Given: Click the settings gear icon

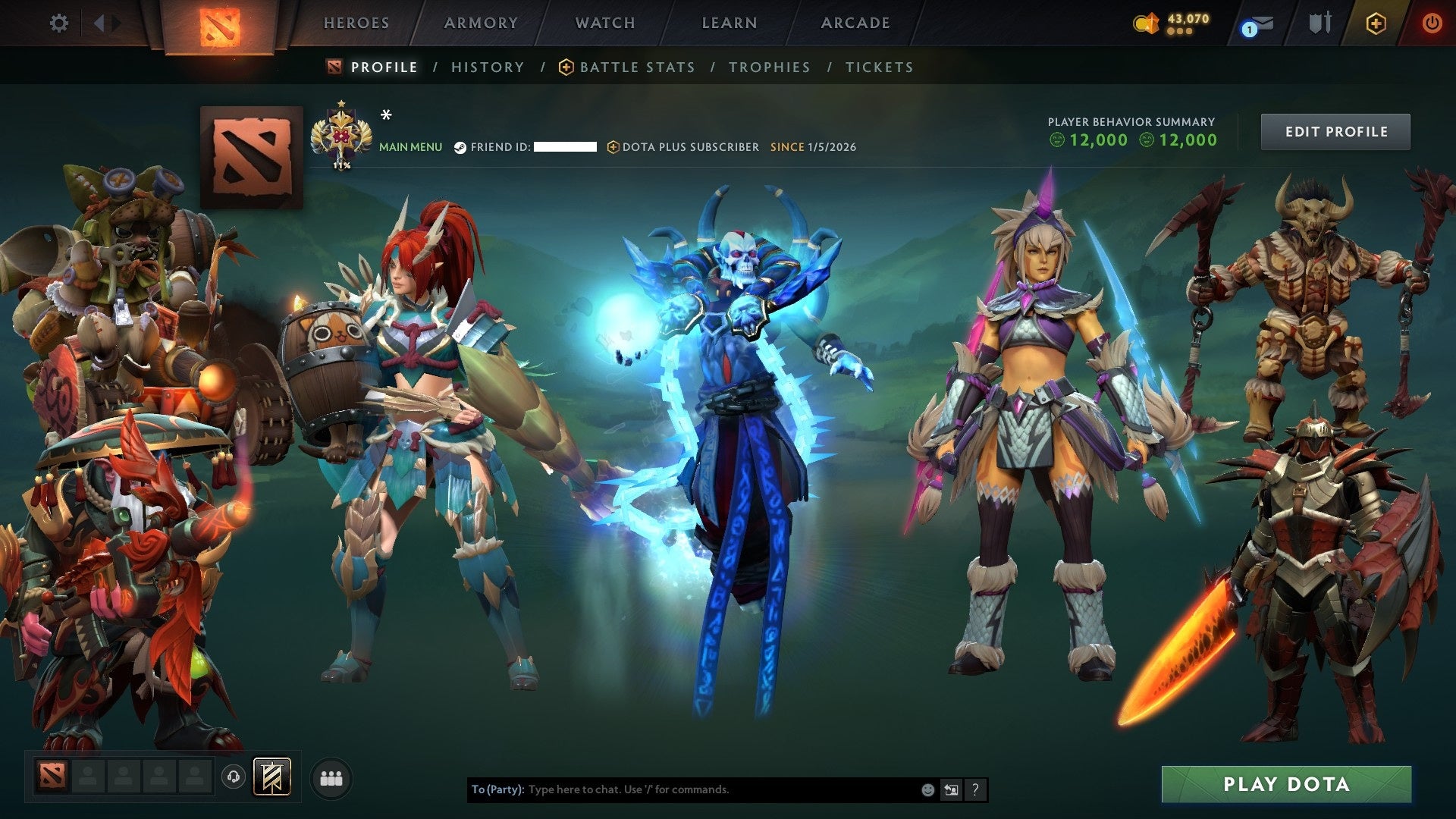Looking at the screenshot, I should pos(58,23).
